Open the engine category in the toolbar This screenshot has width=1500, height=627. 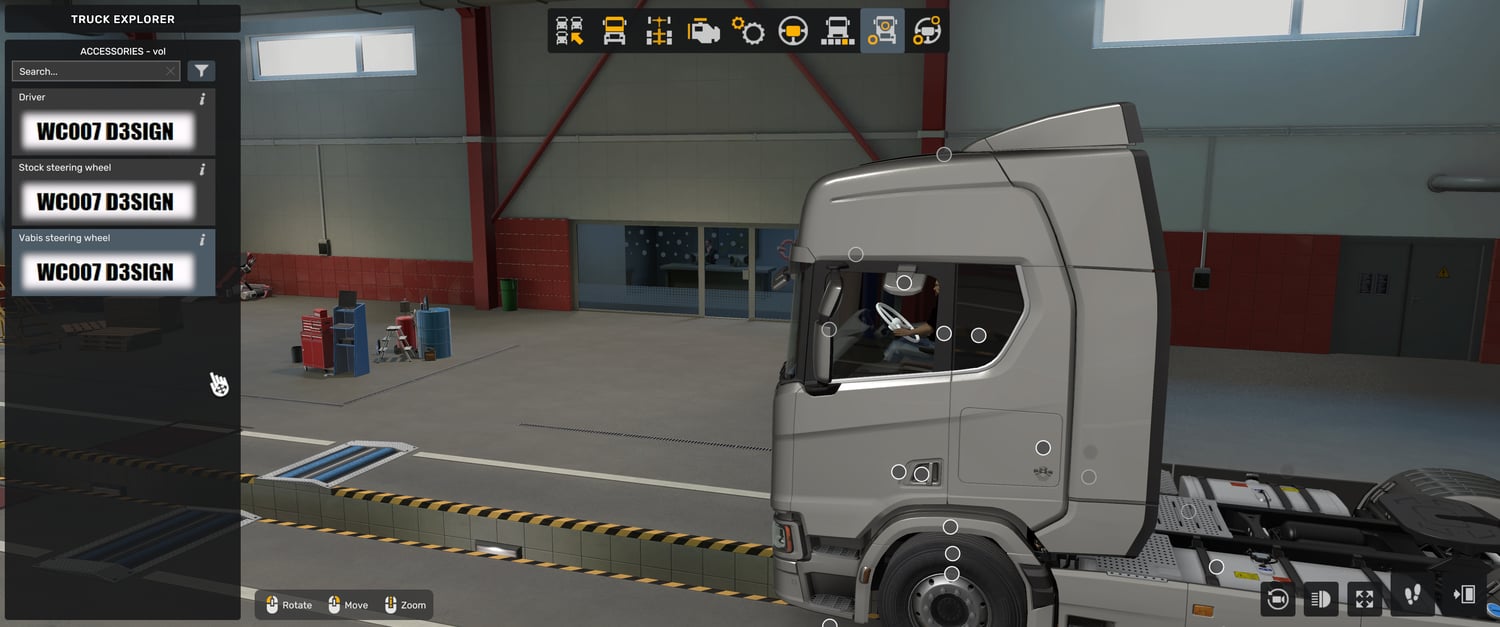coord(704,32)
